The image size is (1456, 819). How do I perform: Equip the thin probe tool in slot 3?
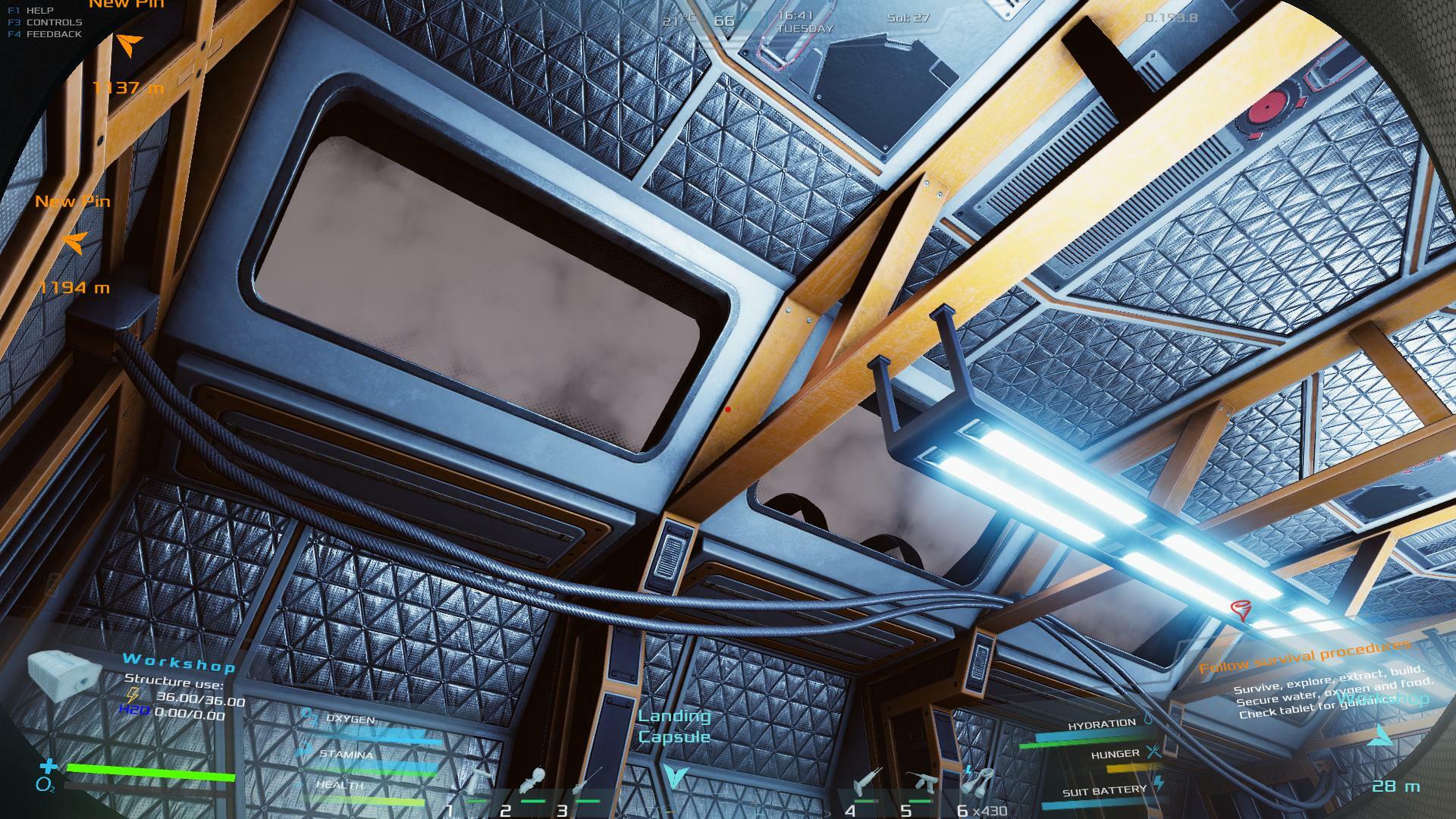(x=588, y=781)
